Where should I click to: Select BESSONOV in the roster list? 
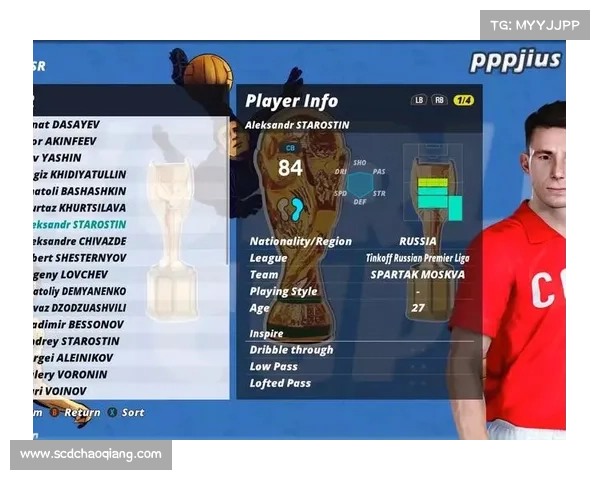click(78, 324)
